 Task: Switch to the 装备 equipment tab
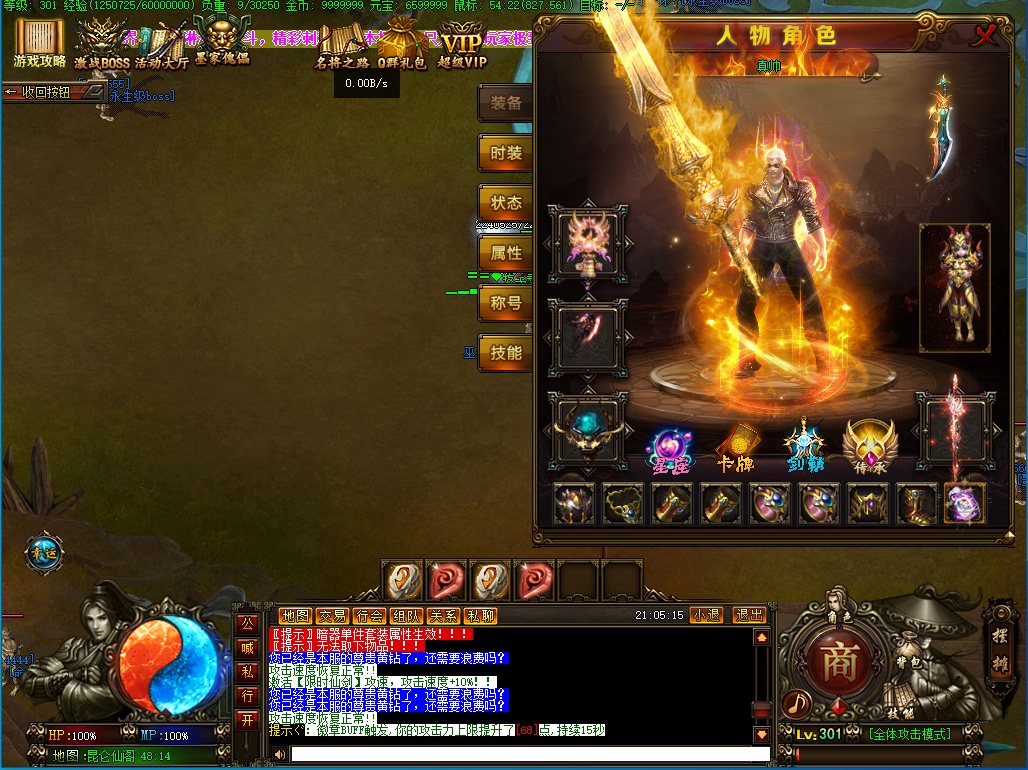point(506,103)
